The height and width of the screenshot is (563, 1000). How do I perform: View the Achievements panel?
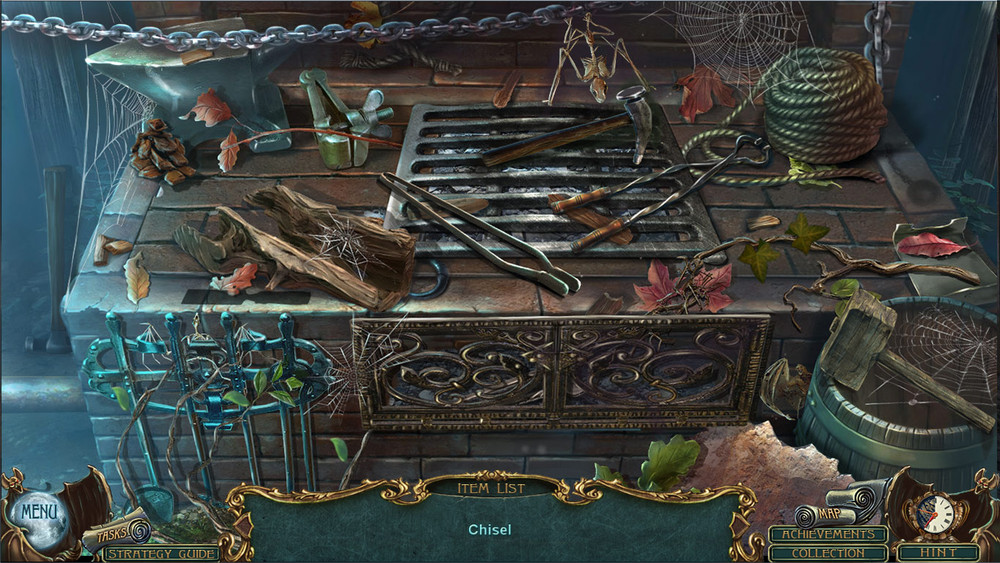coord(828,534)
